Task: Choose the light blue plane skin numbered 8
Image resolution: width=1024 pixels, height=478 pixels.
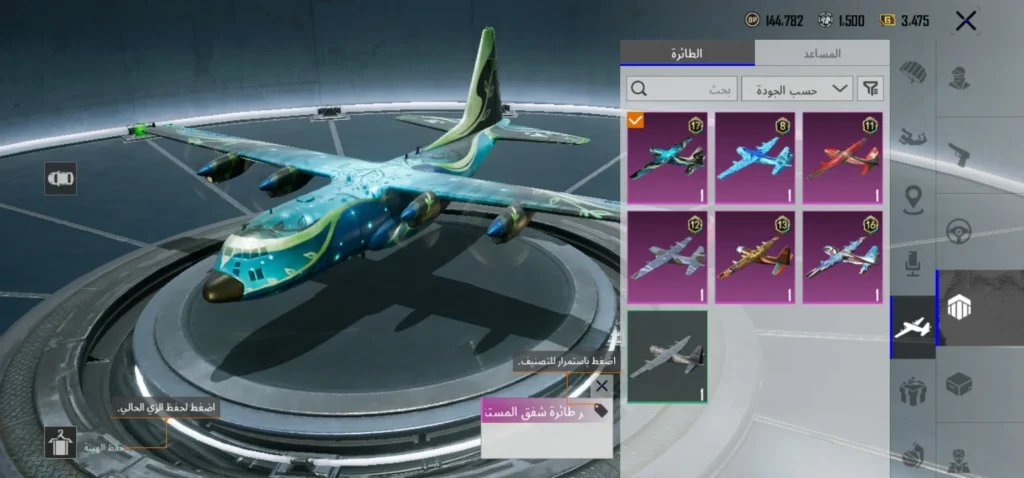Action: (x=755, y=158)
